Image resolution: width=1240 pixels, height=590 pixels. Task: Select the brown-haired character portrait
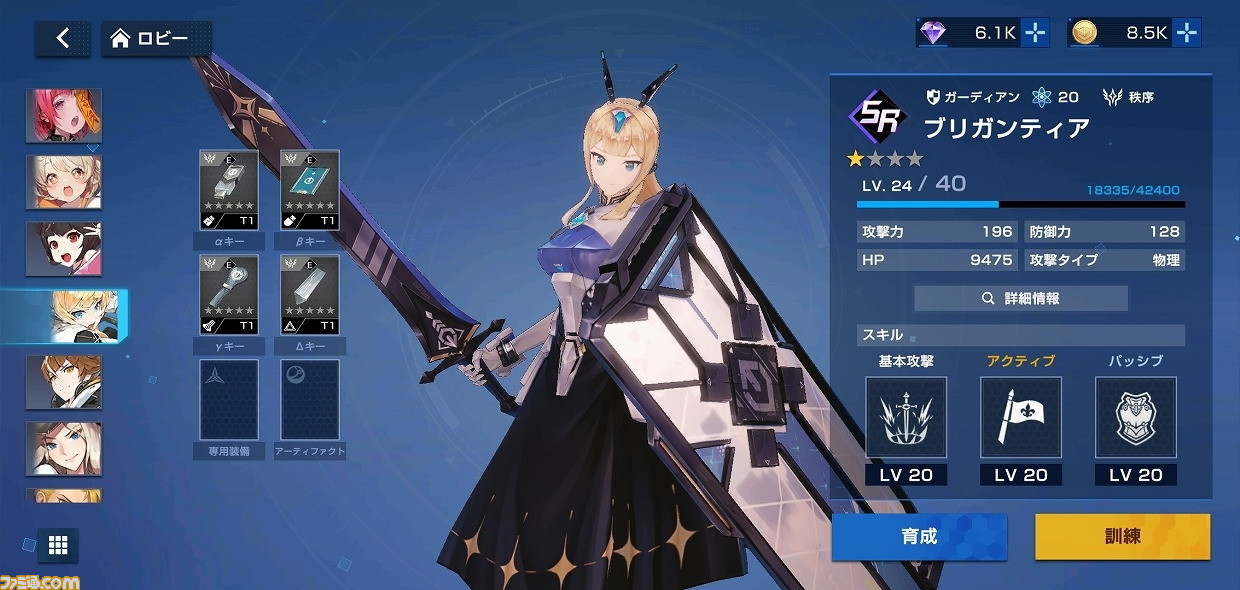(65, 382)
